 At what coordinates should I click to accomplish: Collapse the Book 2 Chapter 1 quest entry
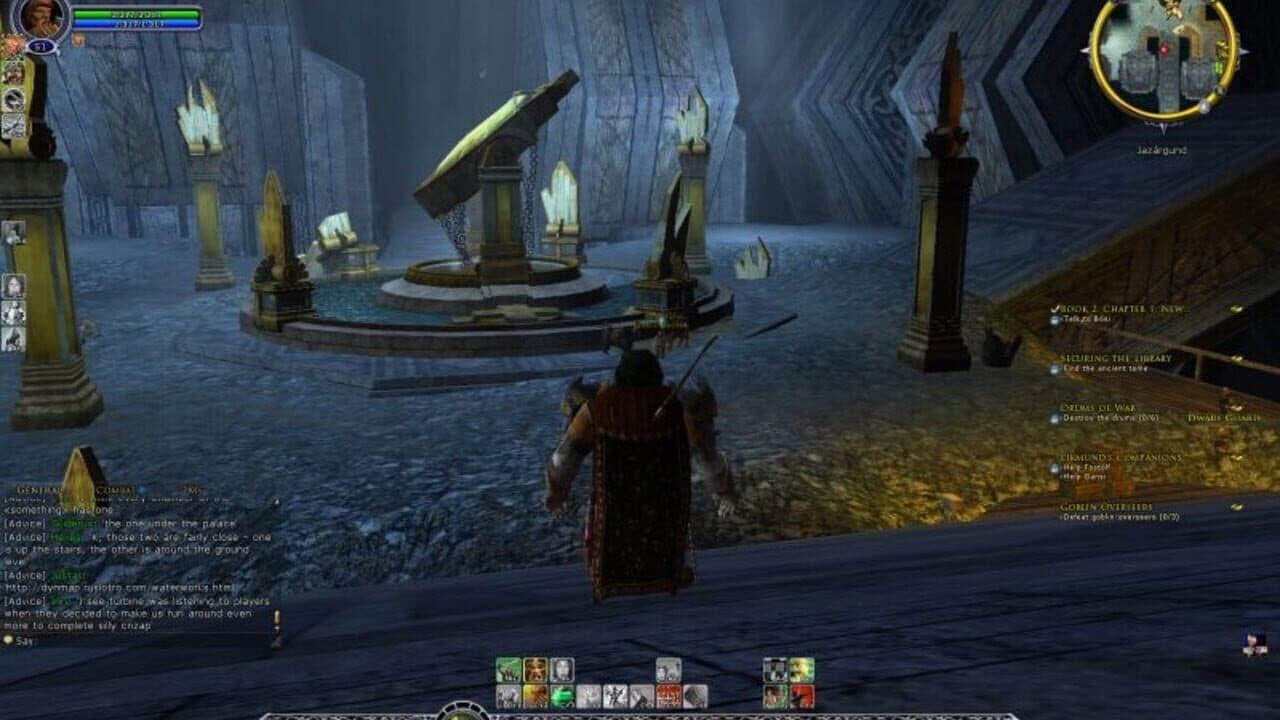[x=1054, y=309]
